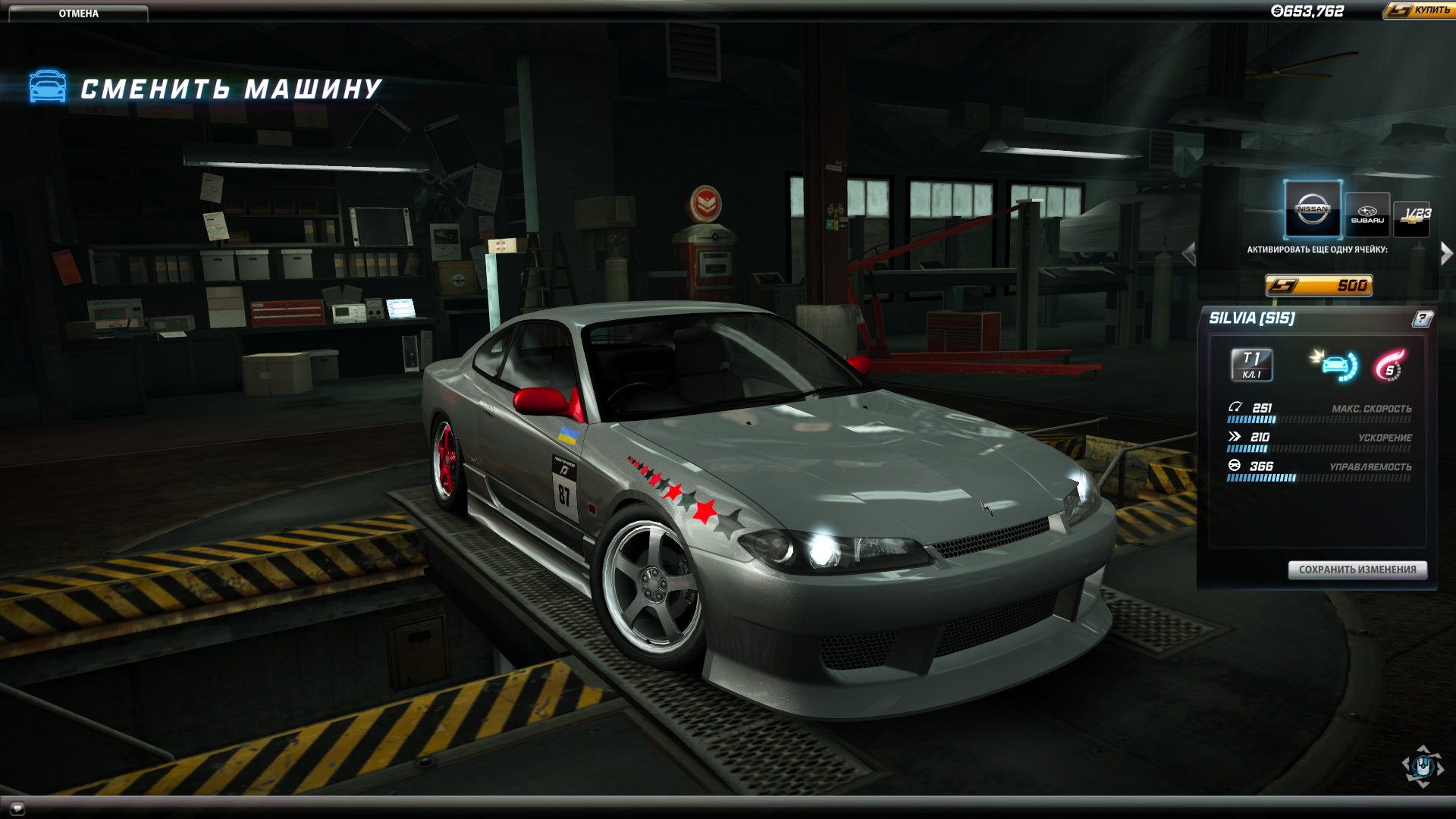1456x819 pixels.
Task: Open the Chevrolet brand cell labeled 1/23
Action: click(1410, 218)
